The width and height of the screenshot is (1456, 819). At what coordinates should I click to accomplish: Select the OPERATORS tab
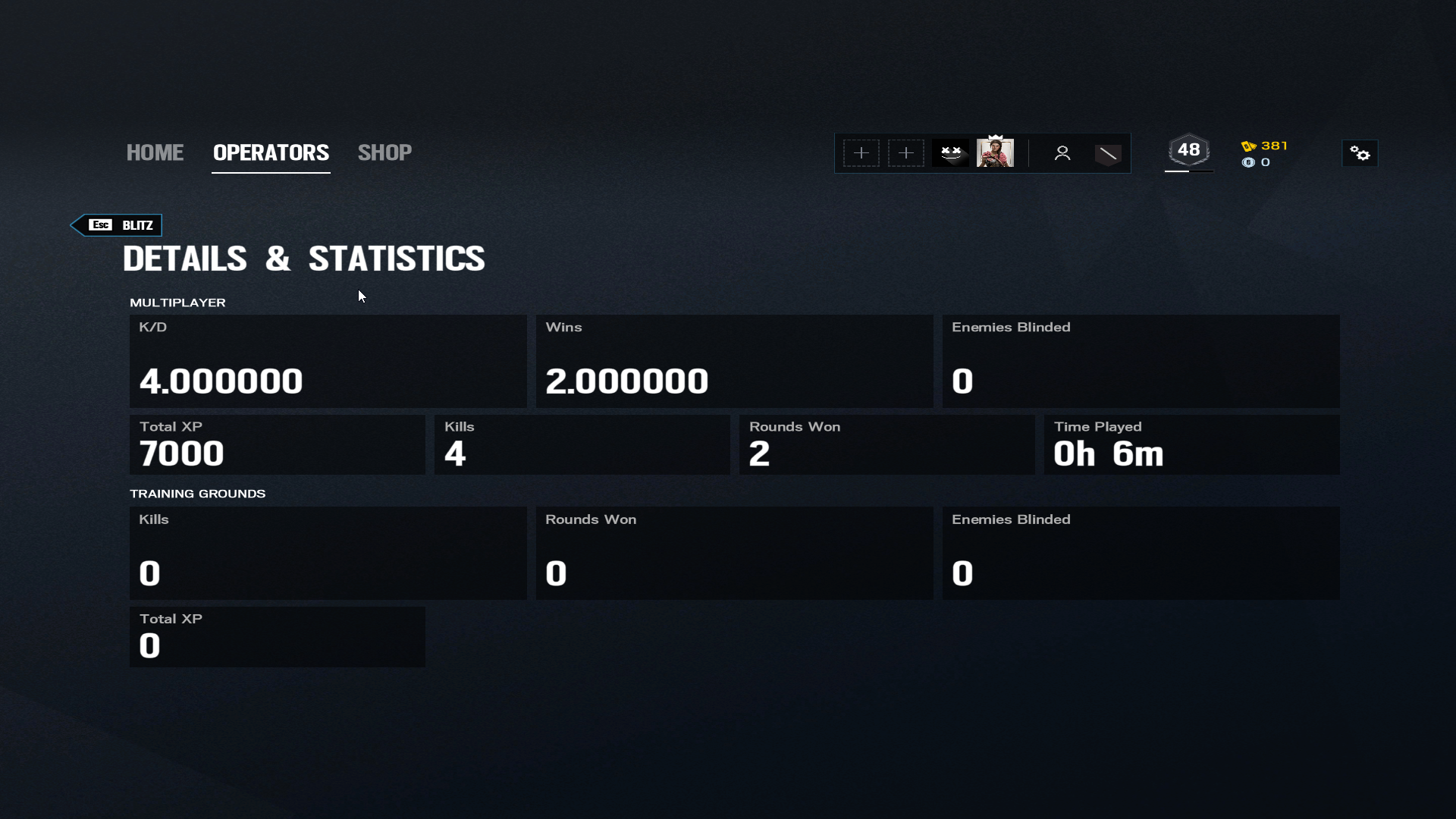tap(271, 152)
